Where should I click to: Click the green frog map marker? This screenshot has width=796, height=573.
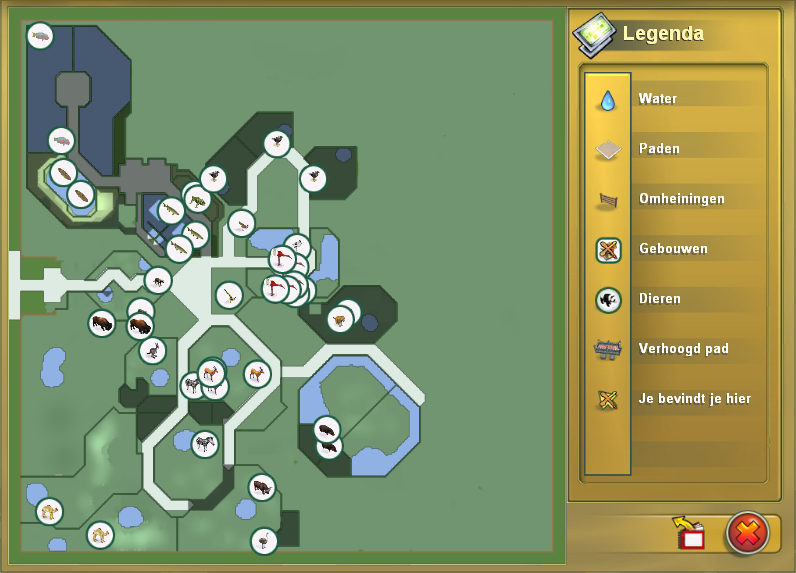[x=198, y=199]
